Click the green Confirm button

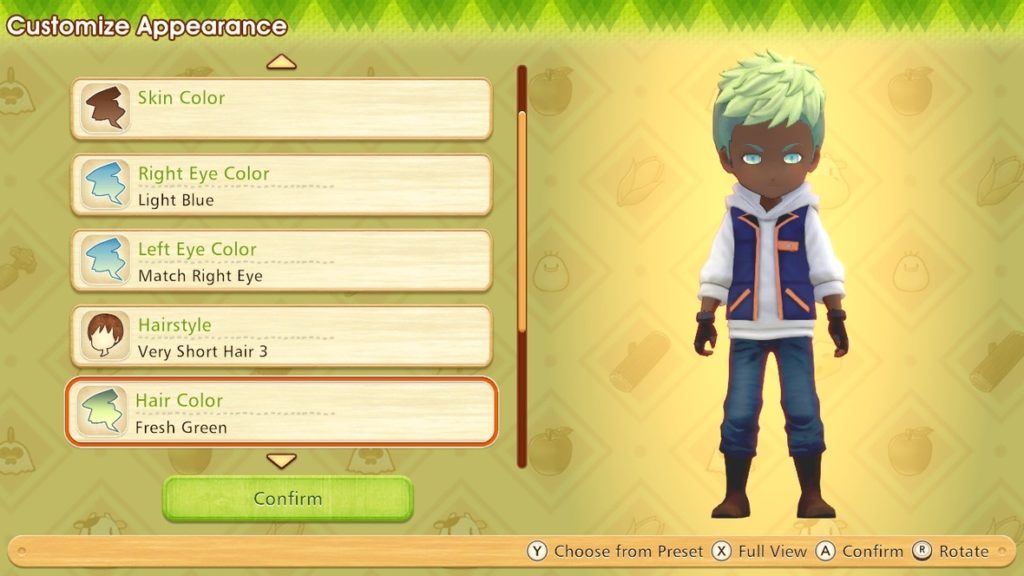coord(288,498)
